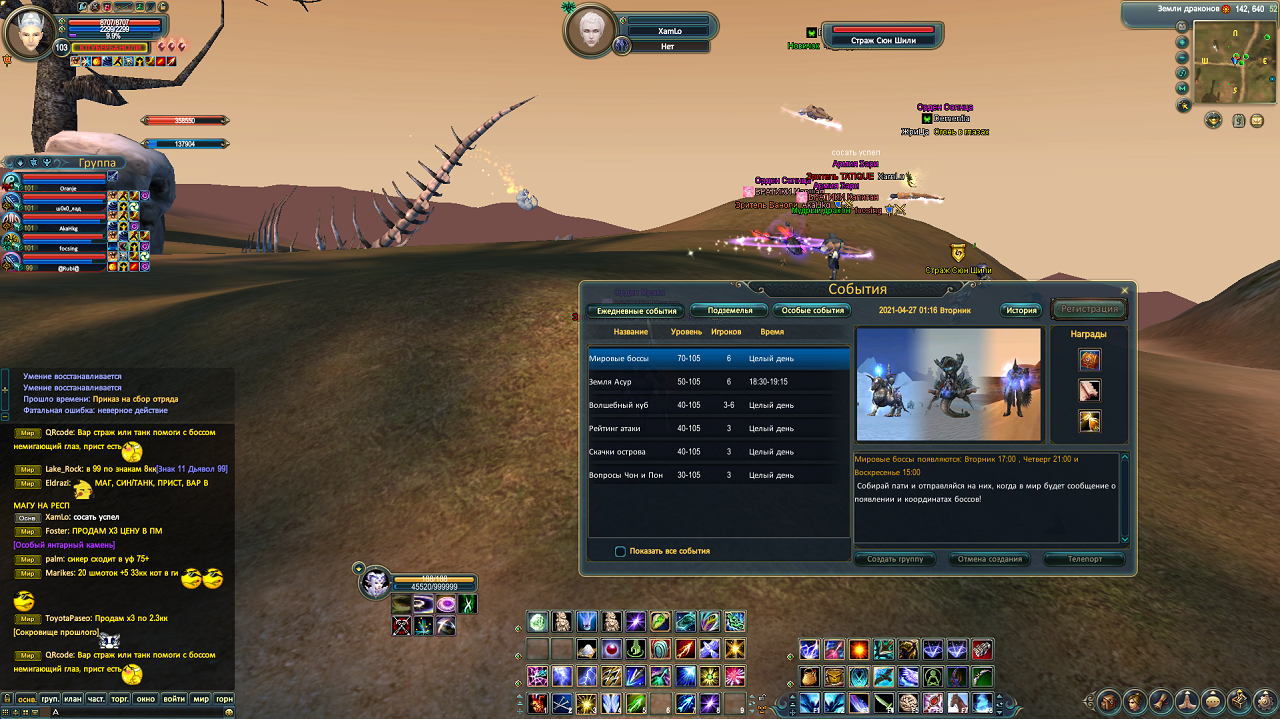Click the Создать группу button
The image size is (1280, 719).
(x=895, y=559)
